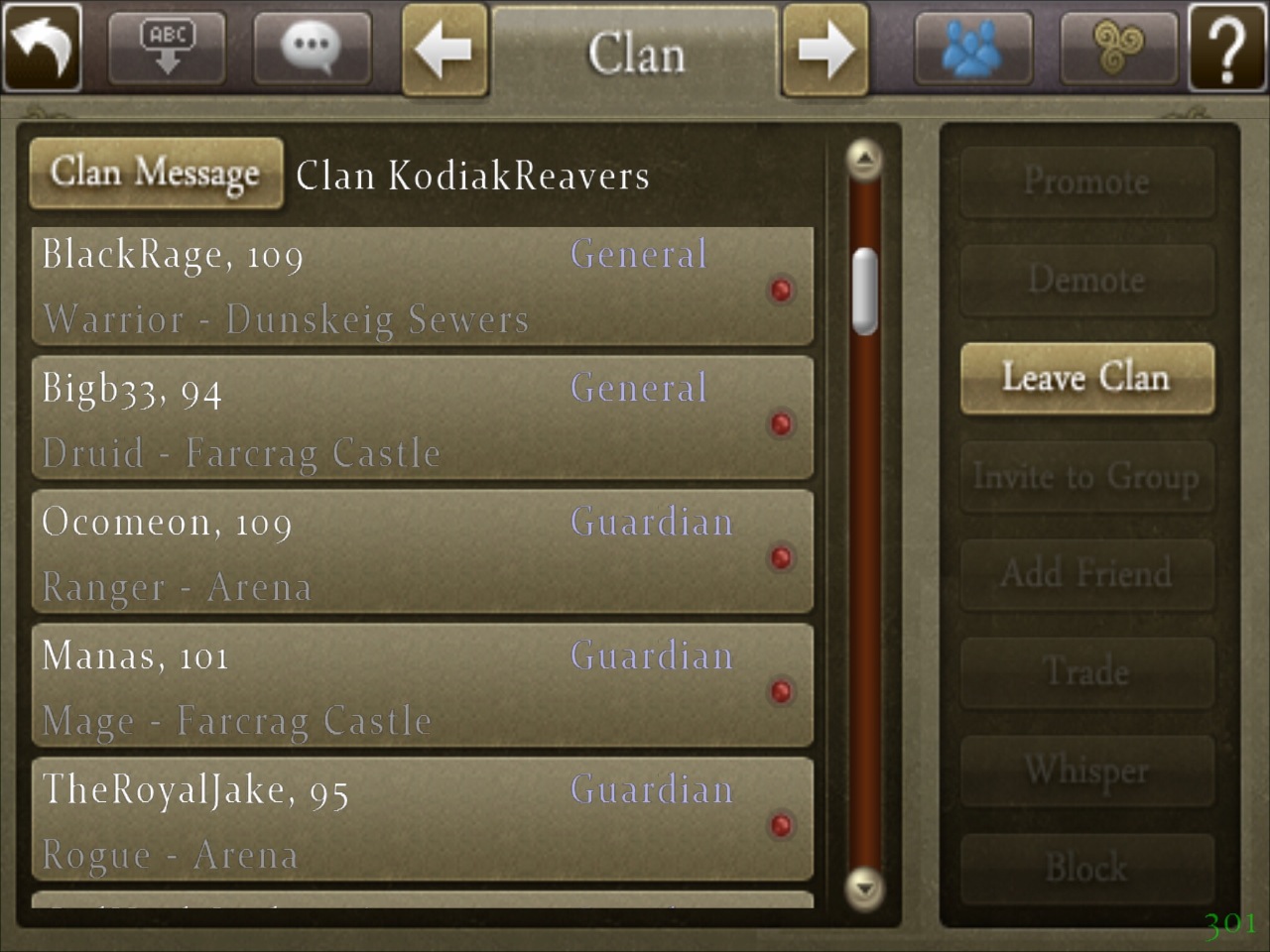Select the Clan header tab
Image resolution: width=1270 pixels, height=952 pixels.
[635, 53]
